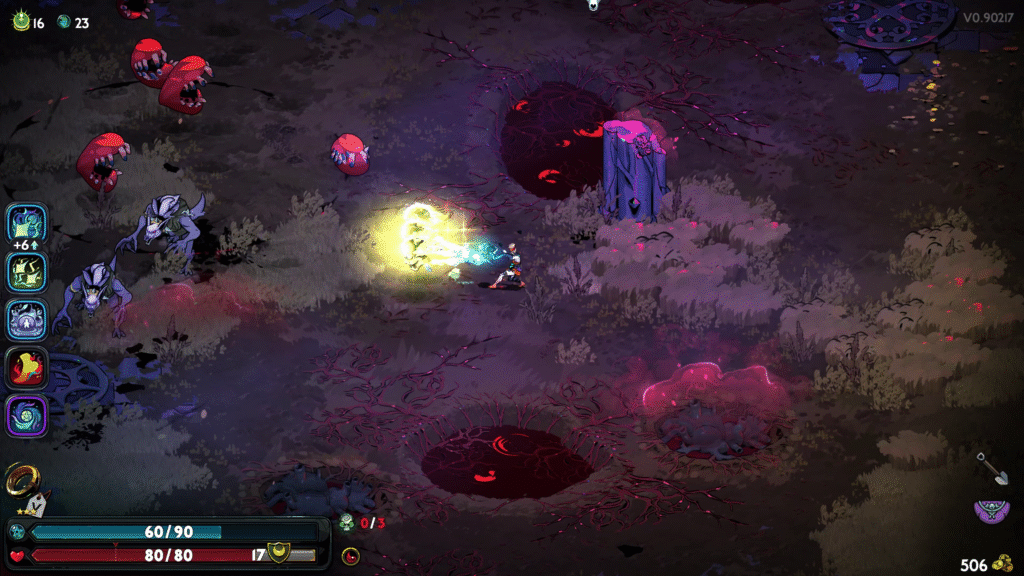Image resolution: width=1024 pixels, height=576 pixels.
Task: Choose the red and yellow flame boon icon
Action: click(x=28, y=368)
